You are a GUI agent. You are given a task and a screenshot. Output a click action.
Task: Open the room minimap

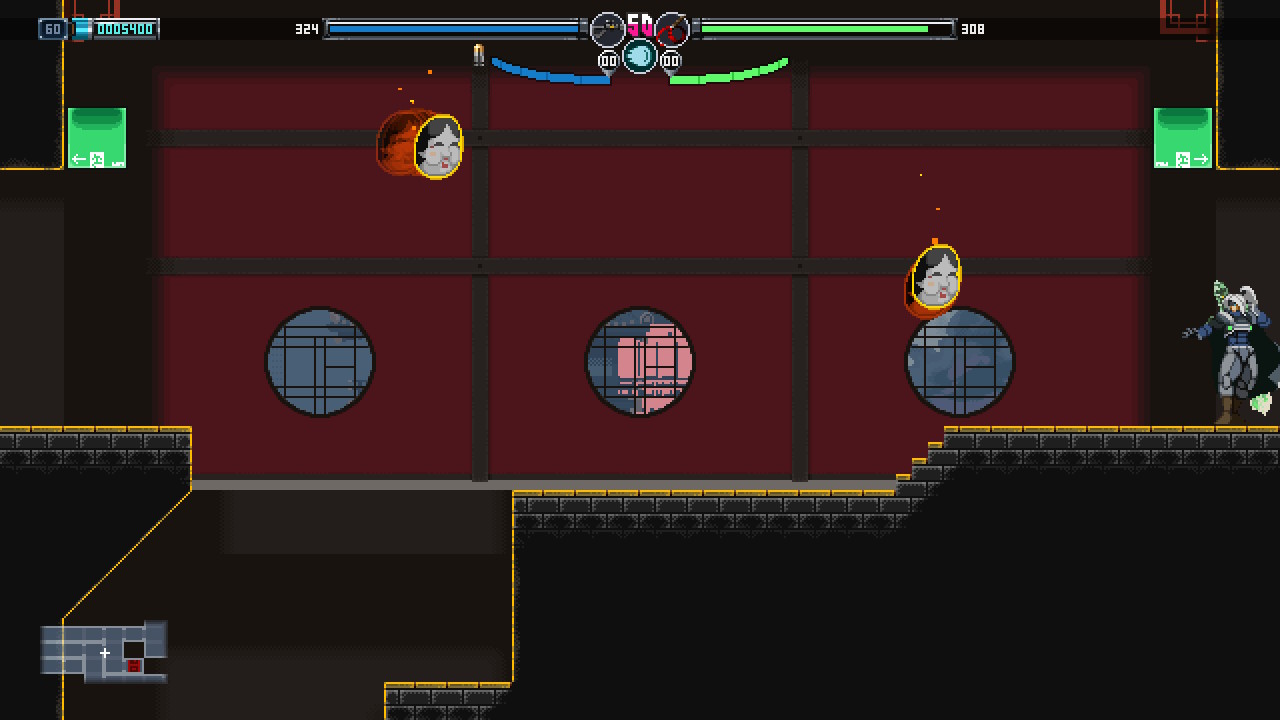pyautogui.click(x=104, y=652)
